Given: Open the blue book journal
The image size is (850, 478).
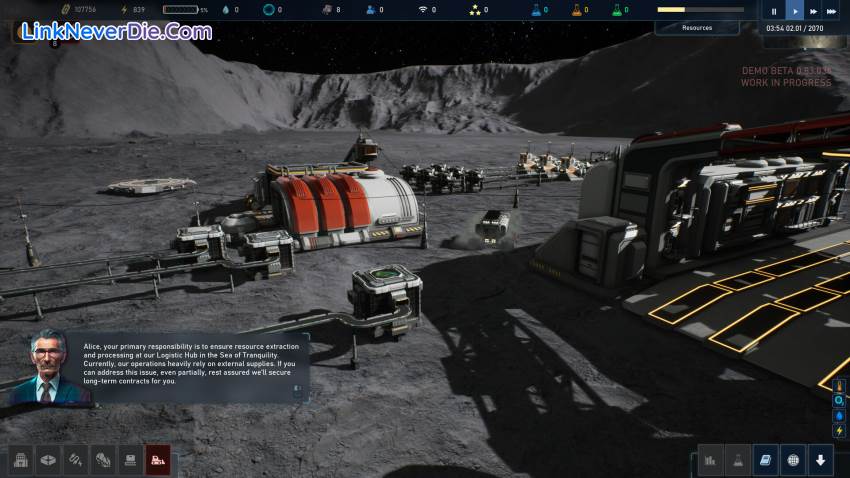Looking at the screenshot, I should [x=765, y=460].
